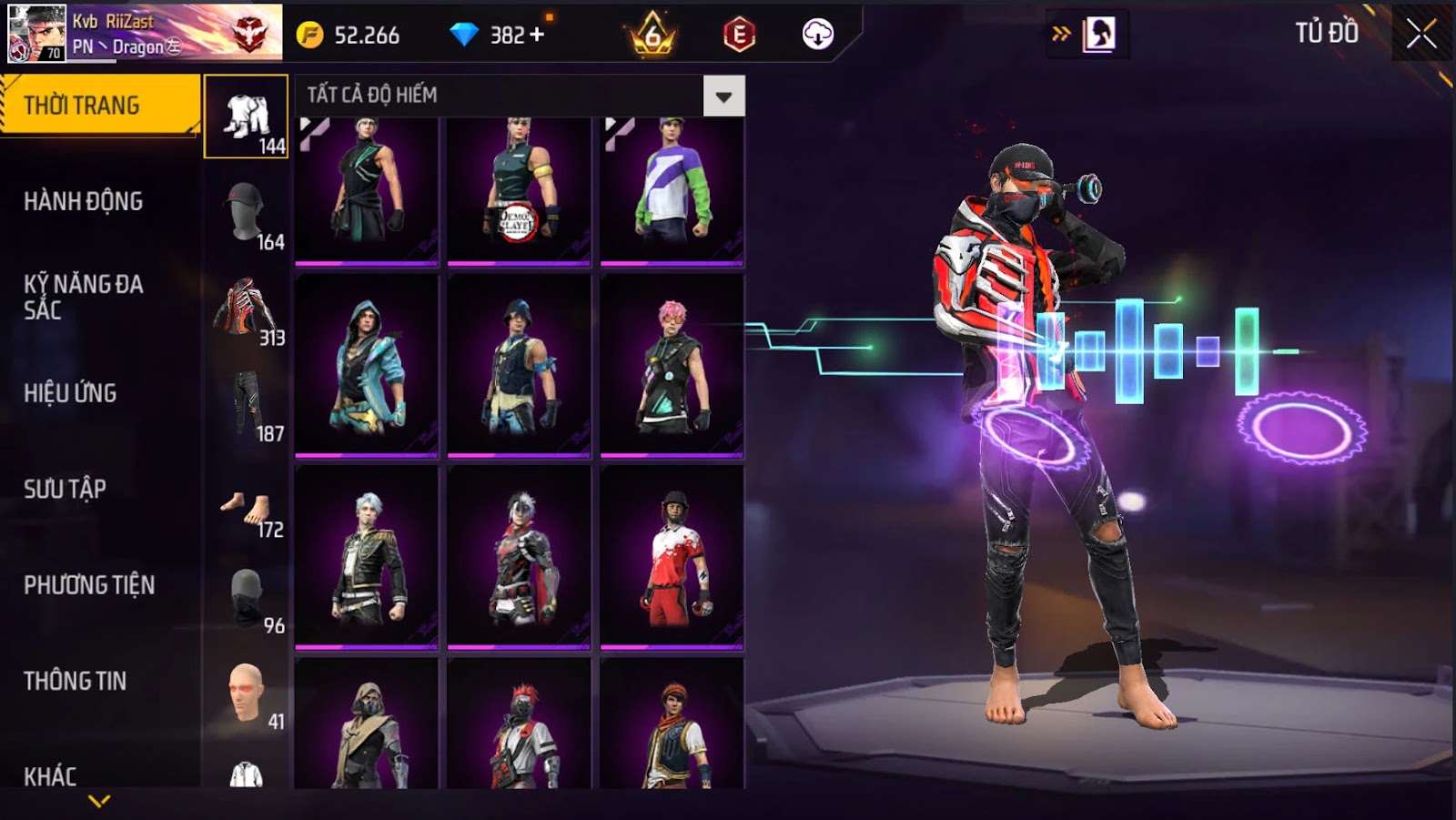Open the Sưu Tập tab
This screenshot has width=1456, height=820.
click(x=65, y=489)
